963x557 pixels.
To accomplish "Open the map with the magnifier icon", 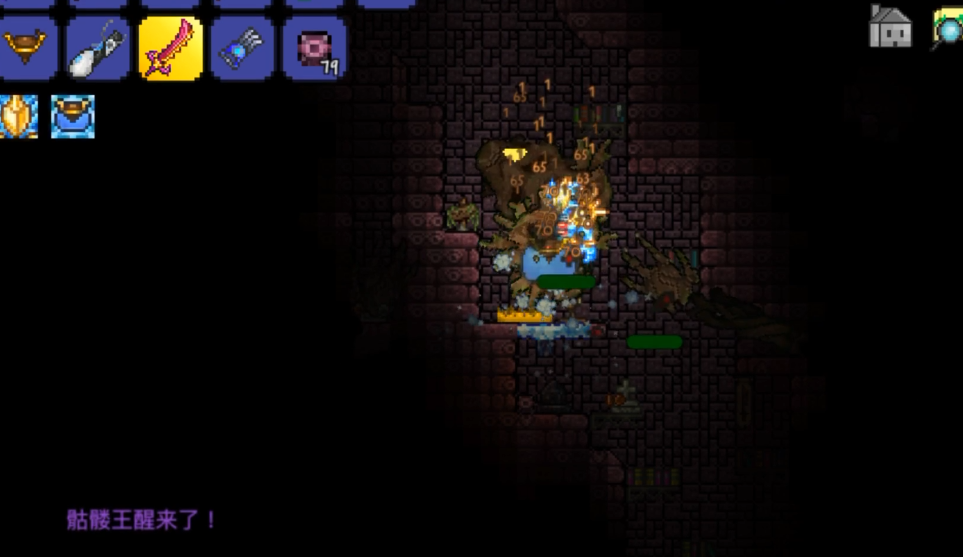I will [x=948, y=27].
